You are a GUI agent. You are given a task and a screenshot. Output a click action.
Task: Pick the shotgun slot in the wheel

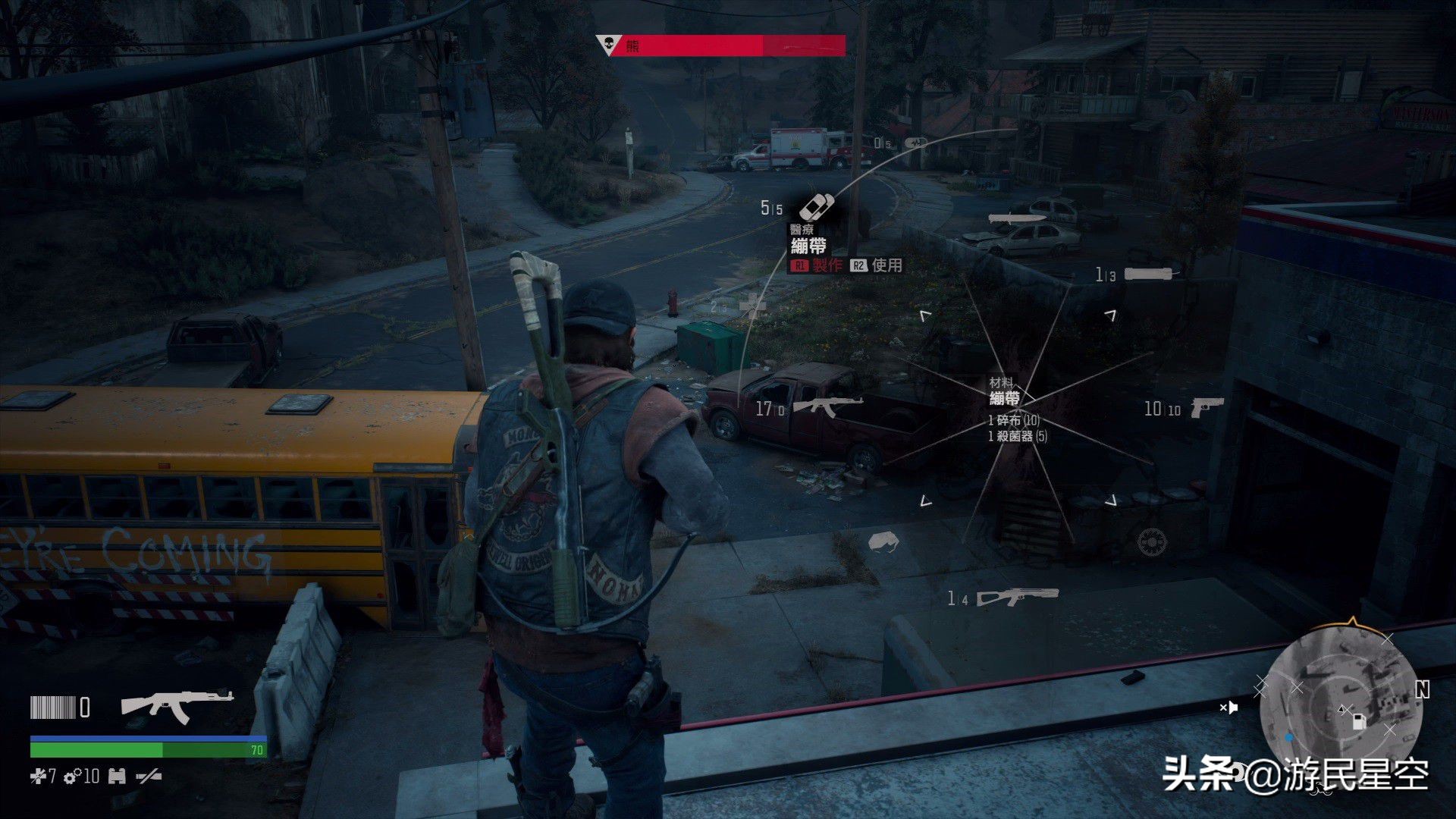[1016, 598]
